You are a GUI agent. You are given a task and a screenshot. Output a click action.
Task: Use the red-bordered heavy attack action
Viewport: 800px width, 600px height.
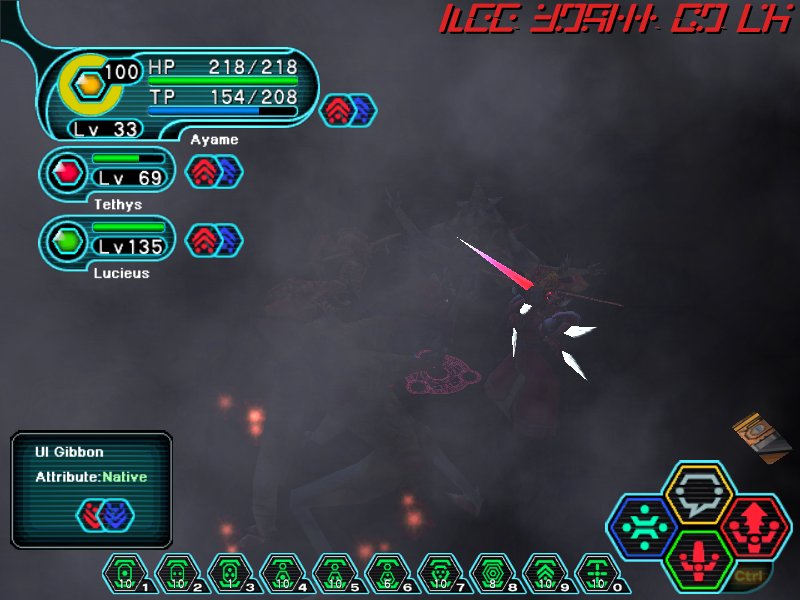point(755,525)
